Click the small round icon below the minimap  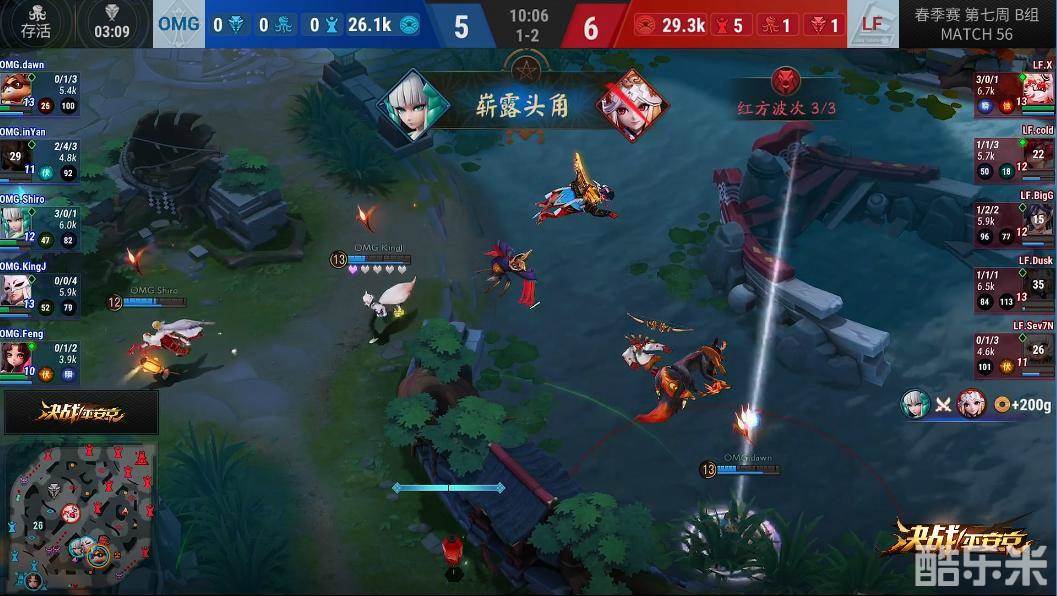34,580
